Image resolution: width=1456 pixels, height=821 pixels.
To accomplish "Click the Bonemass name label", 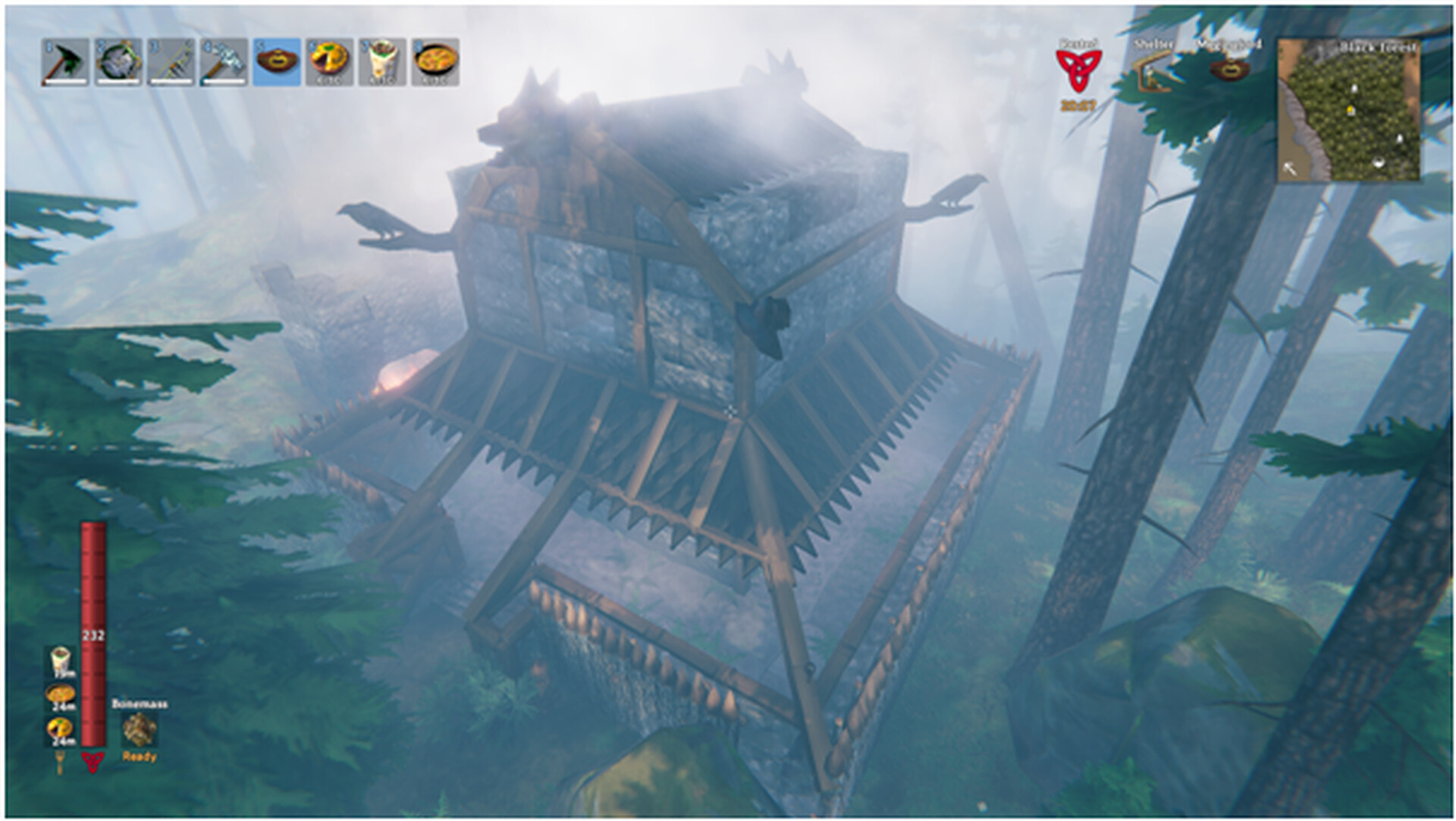I will tap(139, 704).
